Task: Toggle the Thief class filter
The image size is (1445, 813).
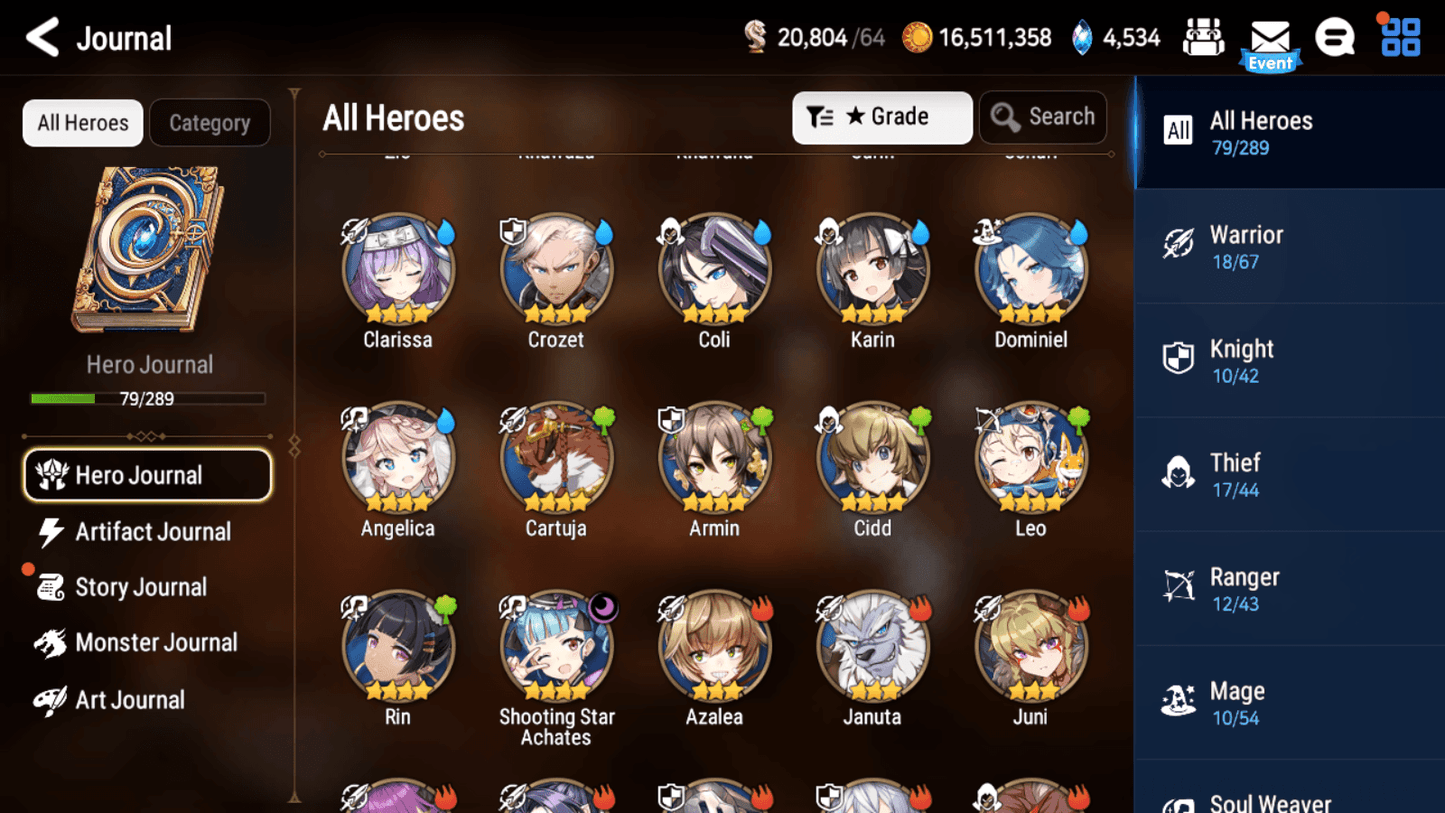Action: coord(1289,473)
